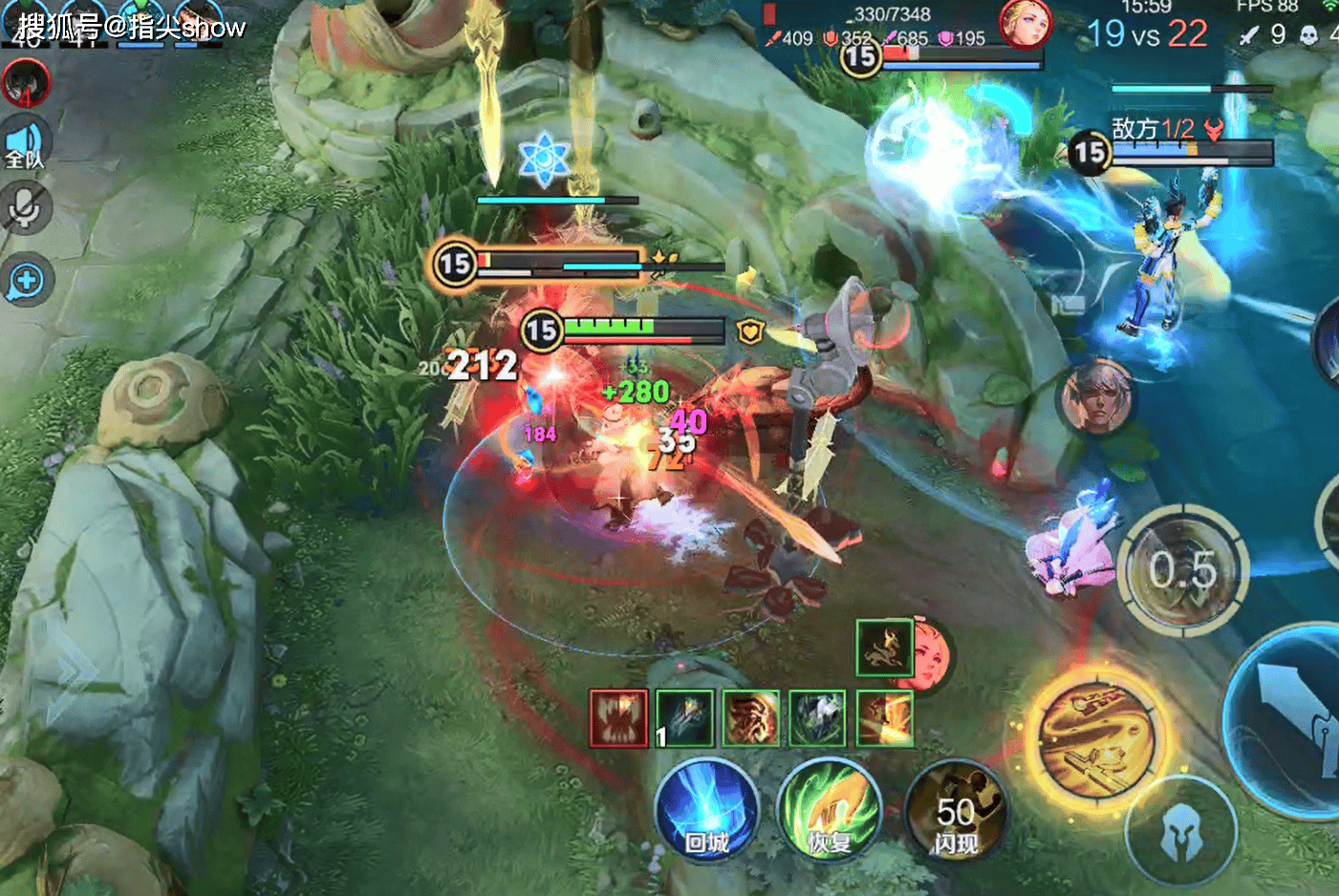The image size is (1339, 896).
Task: Use the item slot marked with 1
Action: [x=684, y=718]
